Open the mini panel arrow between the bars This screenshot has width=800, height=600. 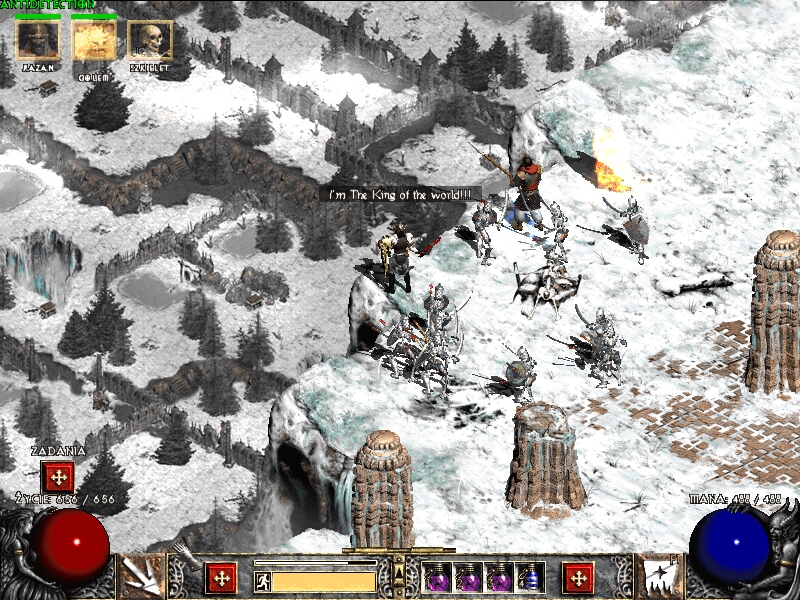[x=399, y=570]
